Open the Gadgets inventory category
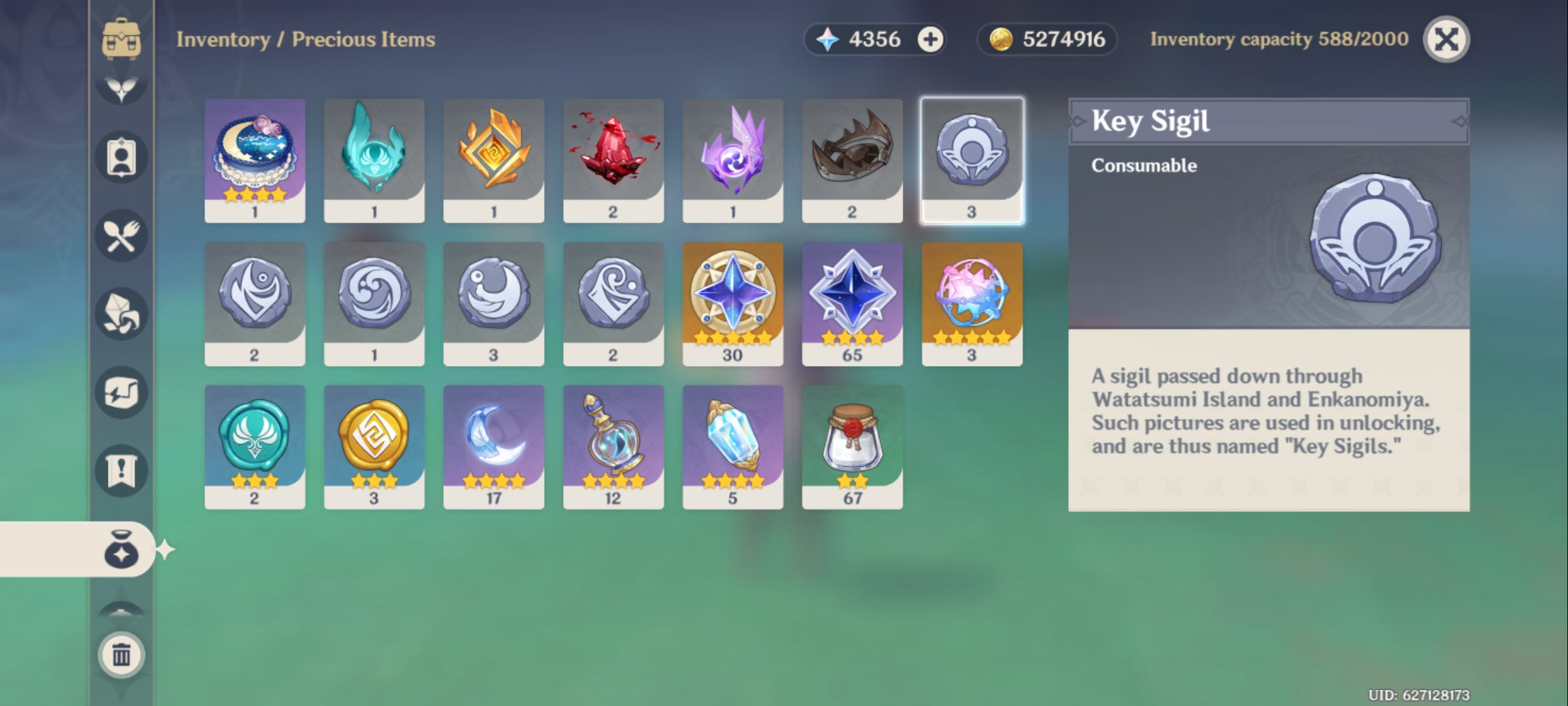1568x706 pixels. coord(121,392)
